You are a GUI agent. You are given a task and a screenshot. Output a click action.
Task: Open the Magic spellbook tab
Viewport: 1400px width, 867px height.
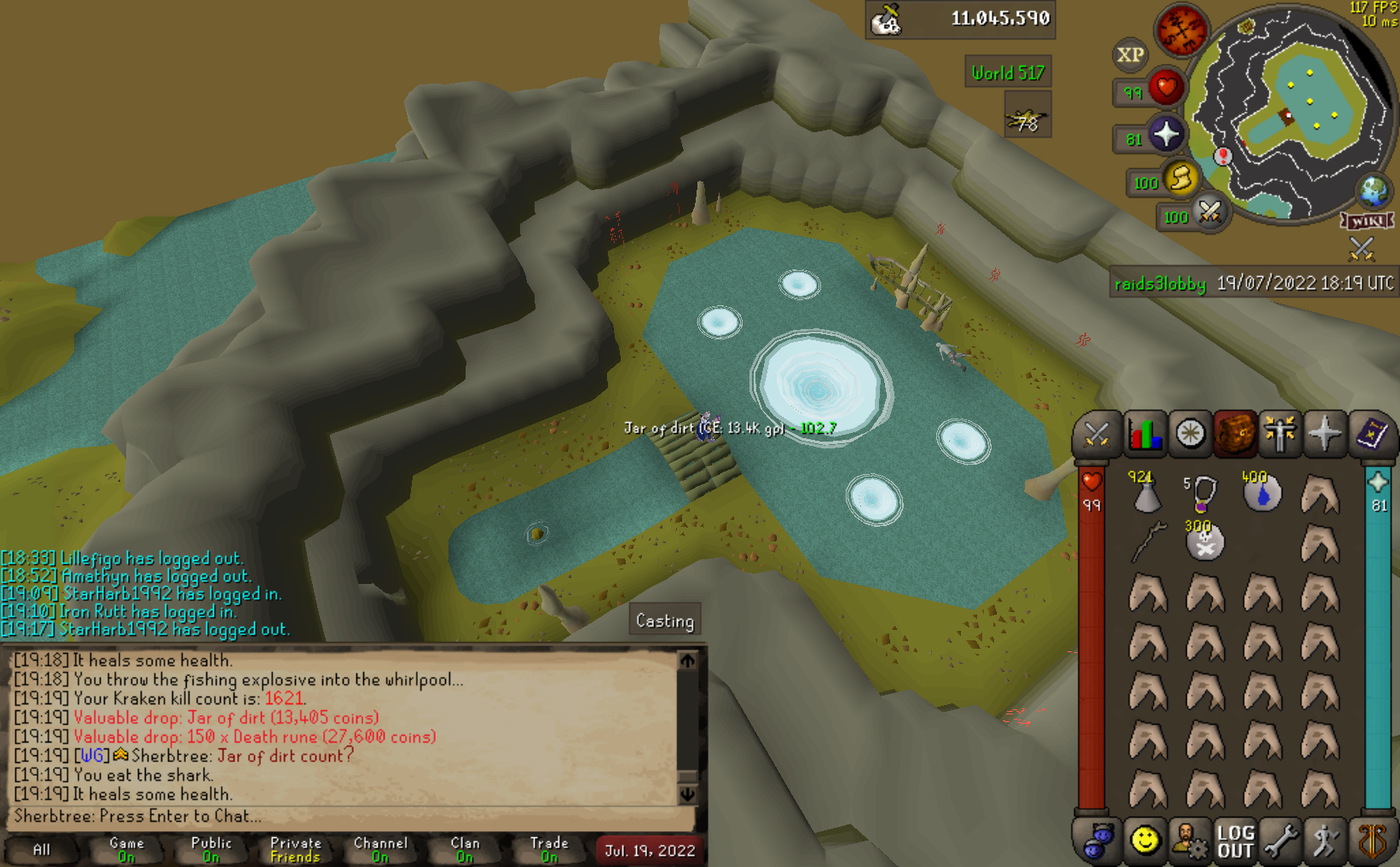coord(1370,434)
